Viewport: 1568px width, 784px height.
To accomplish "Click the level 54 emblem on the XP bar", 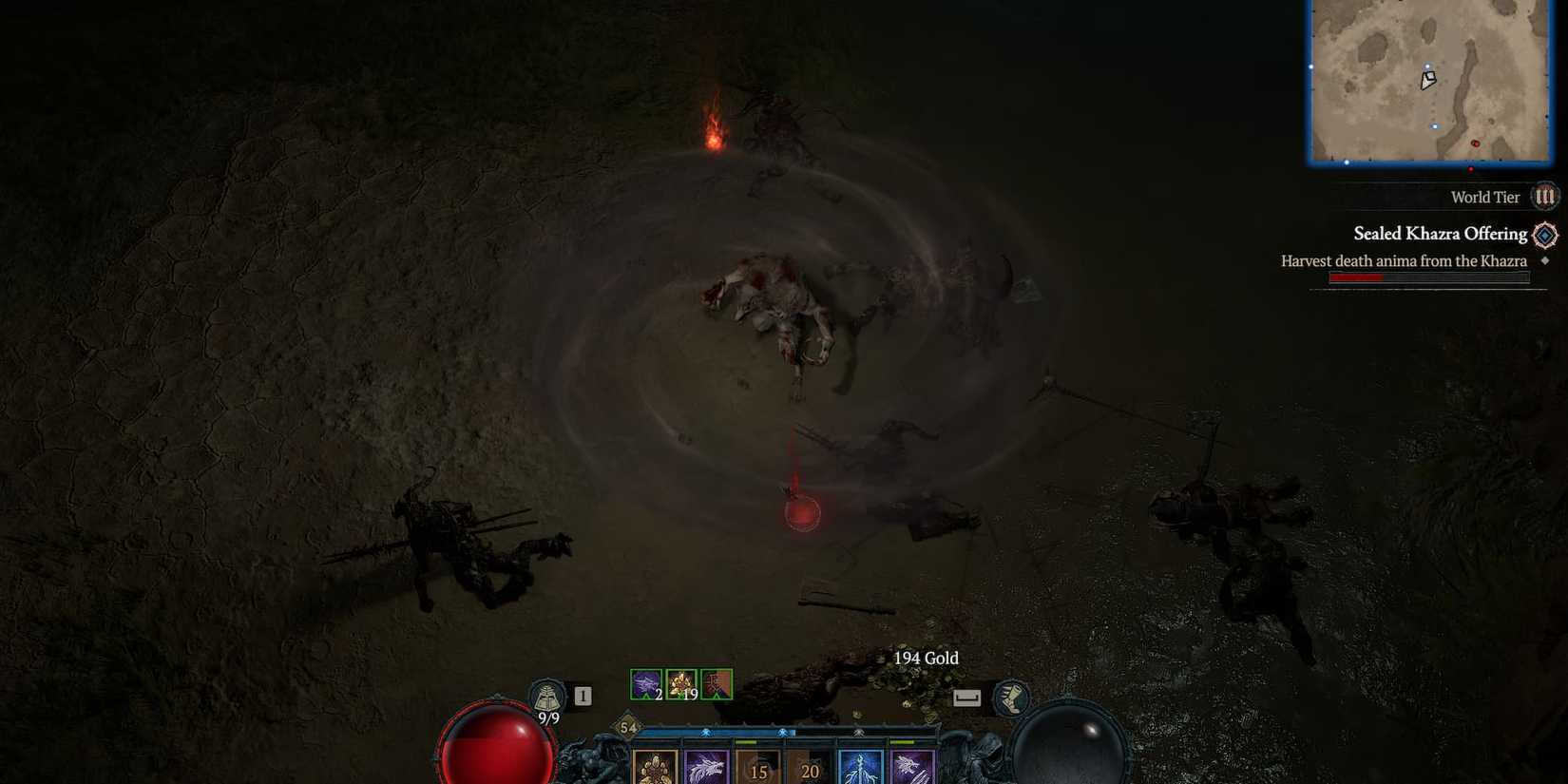I will tap(629, 728).
